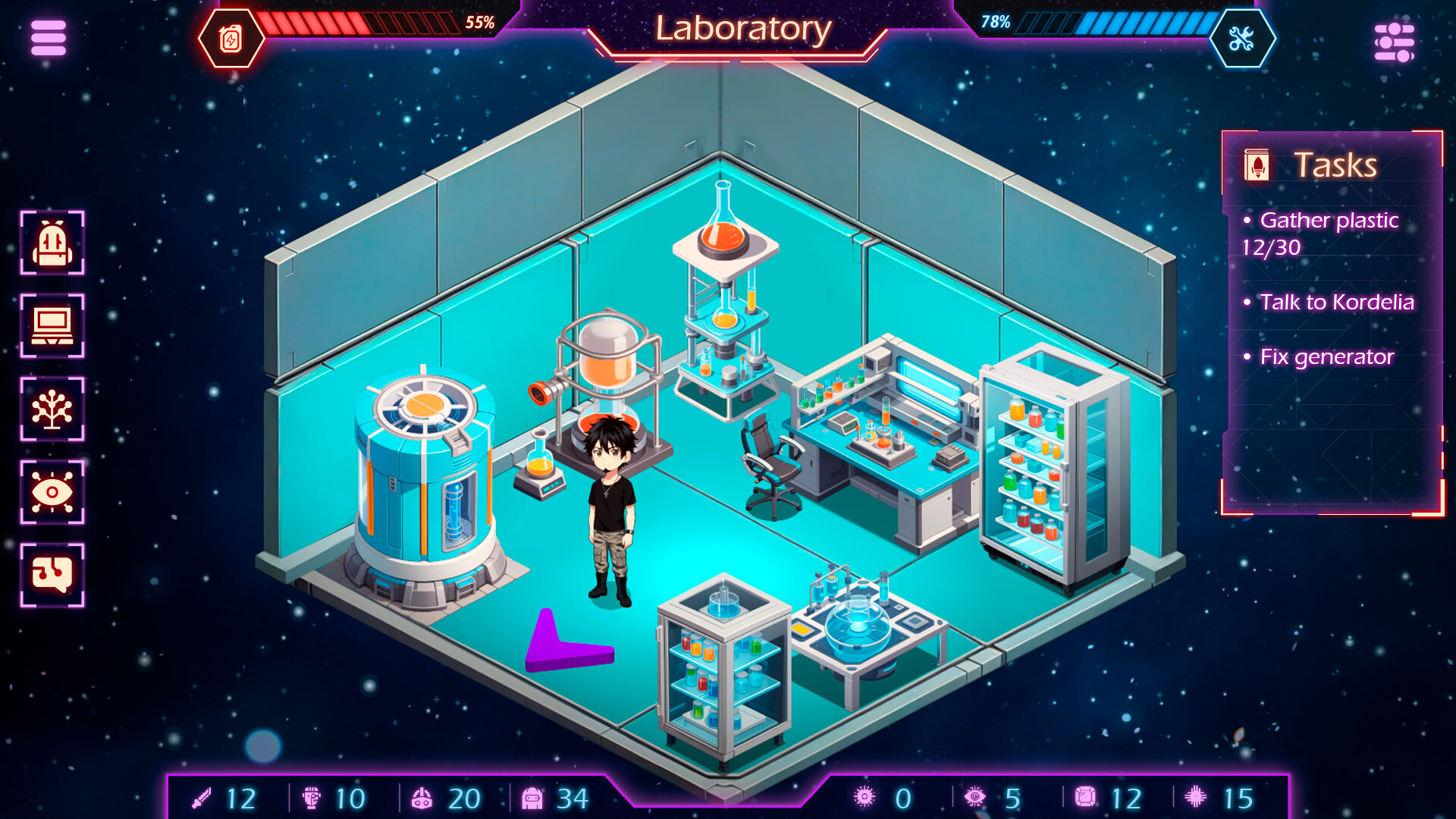
Task: Open the Laboratory title dropdown
Action: click(742, 30)
